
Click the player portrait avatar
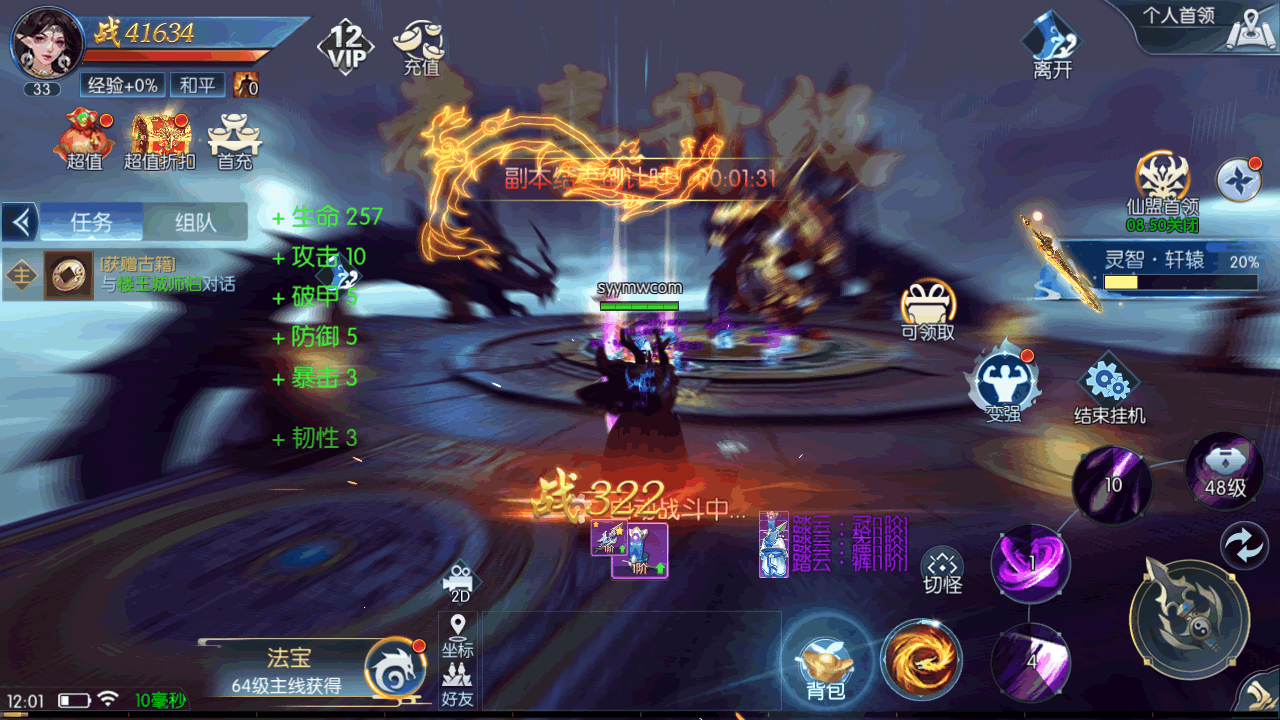(x=47, y=44)
